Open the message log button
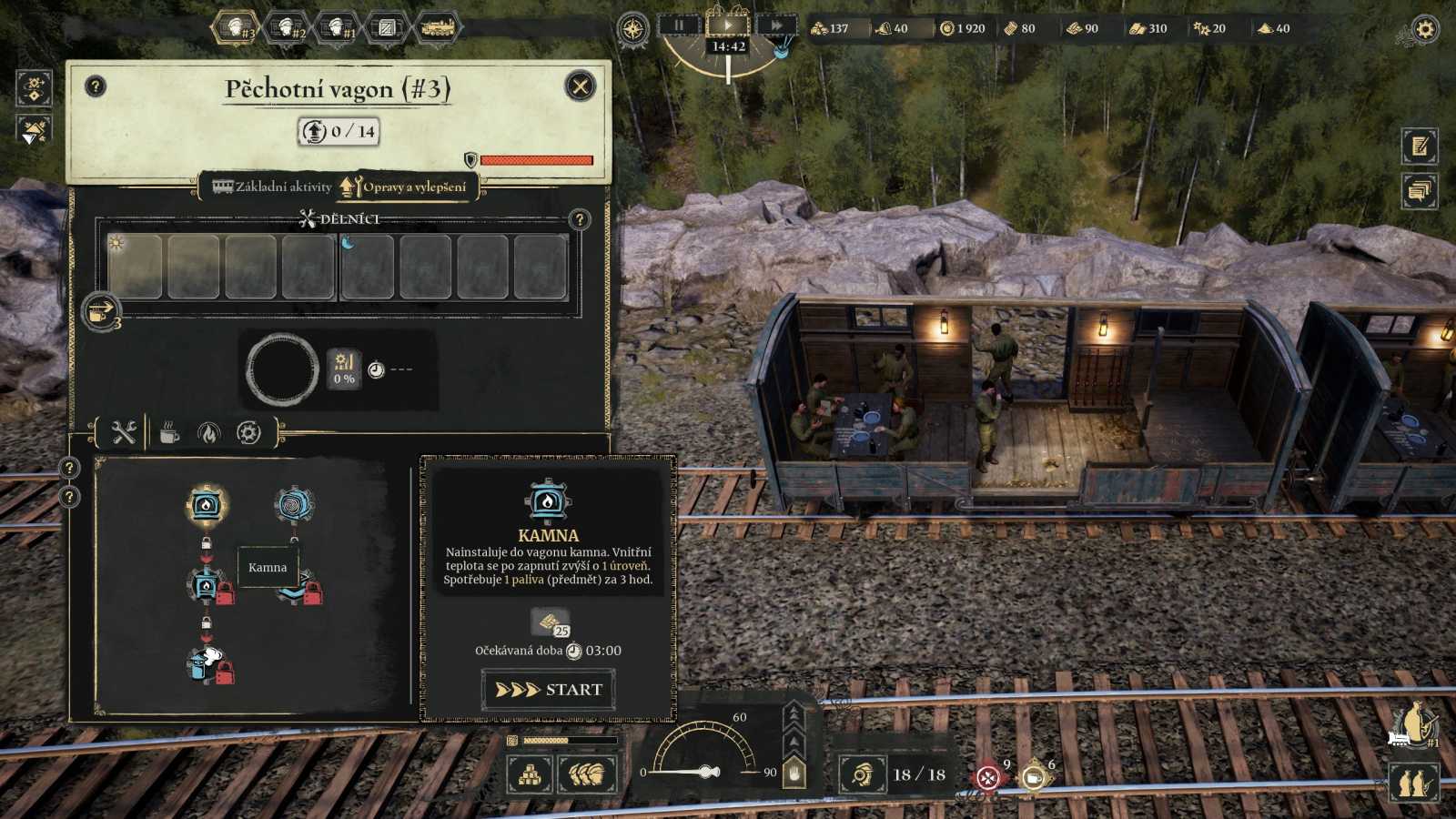The width and height of the screenshot is (1456, 819). (1420, 191)
